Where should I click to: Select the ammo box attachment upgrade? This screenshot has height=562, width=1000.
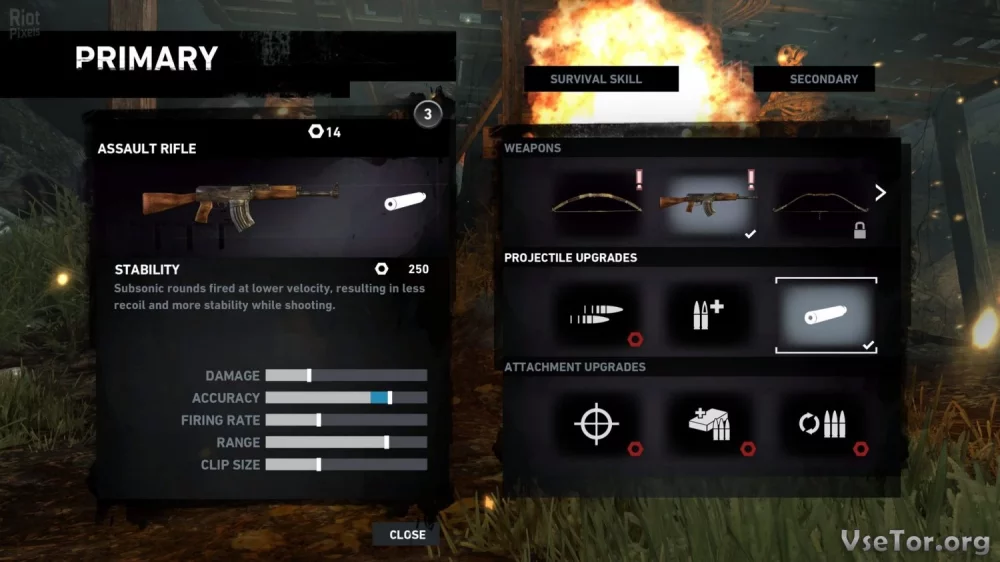711,425
